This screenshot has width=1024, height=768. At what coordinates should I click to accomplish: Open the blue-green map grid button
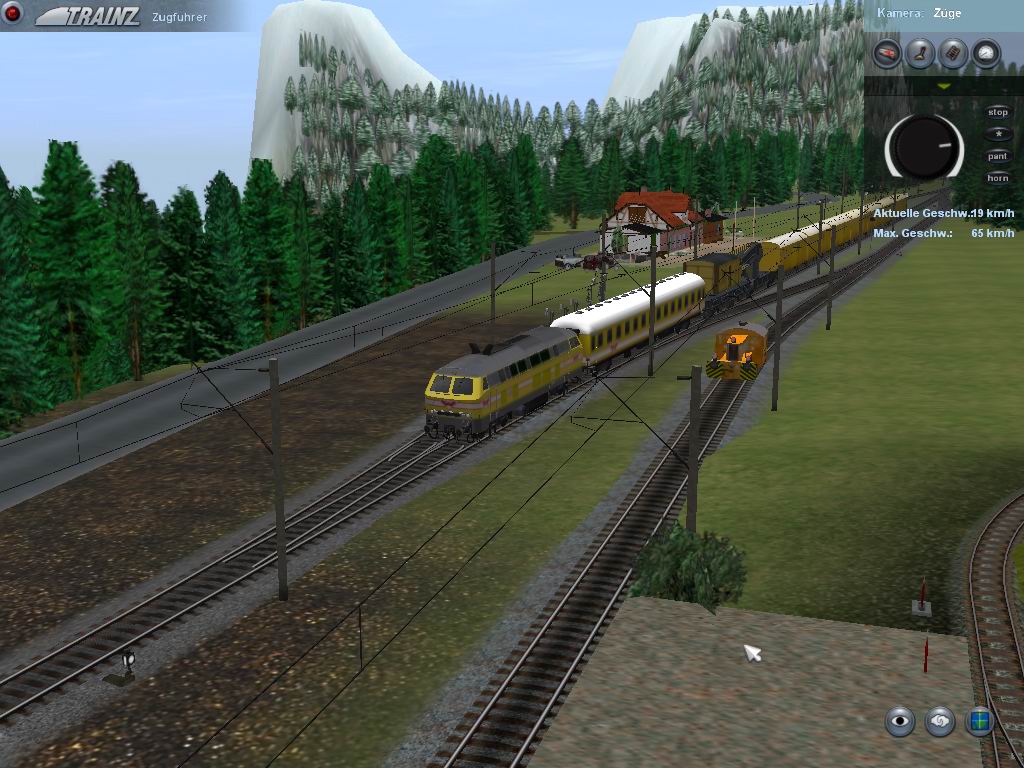point(979,720)
